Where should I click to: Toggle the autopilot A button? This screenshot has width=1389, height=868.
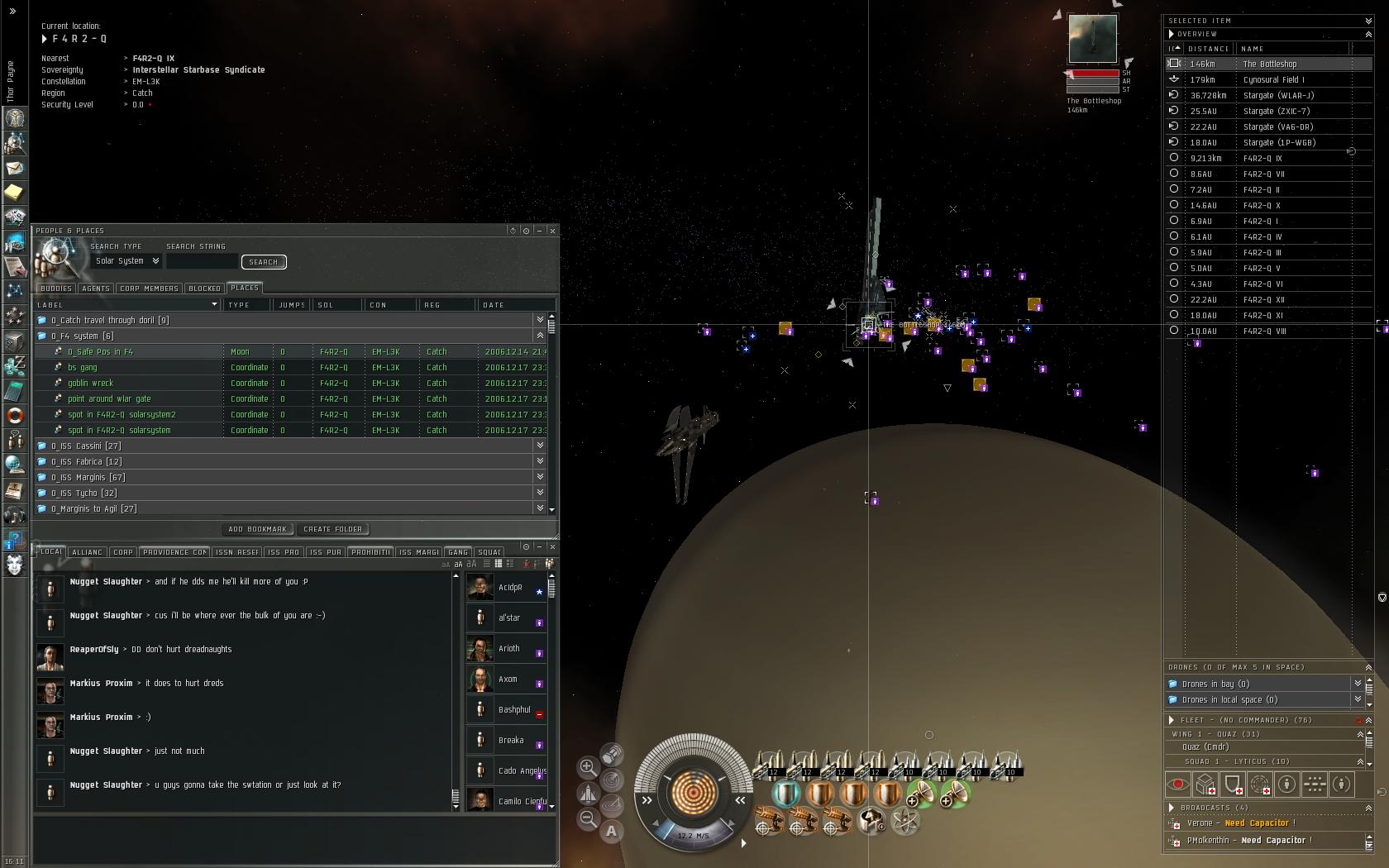click(x=611, y=831)
